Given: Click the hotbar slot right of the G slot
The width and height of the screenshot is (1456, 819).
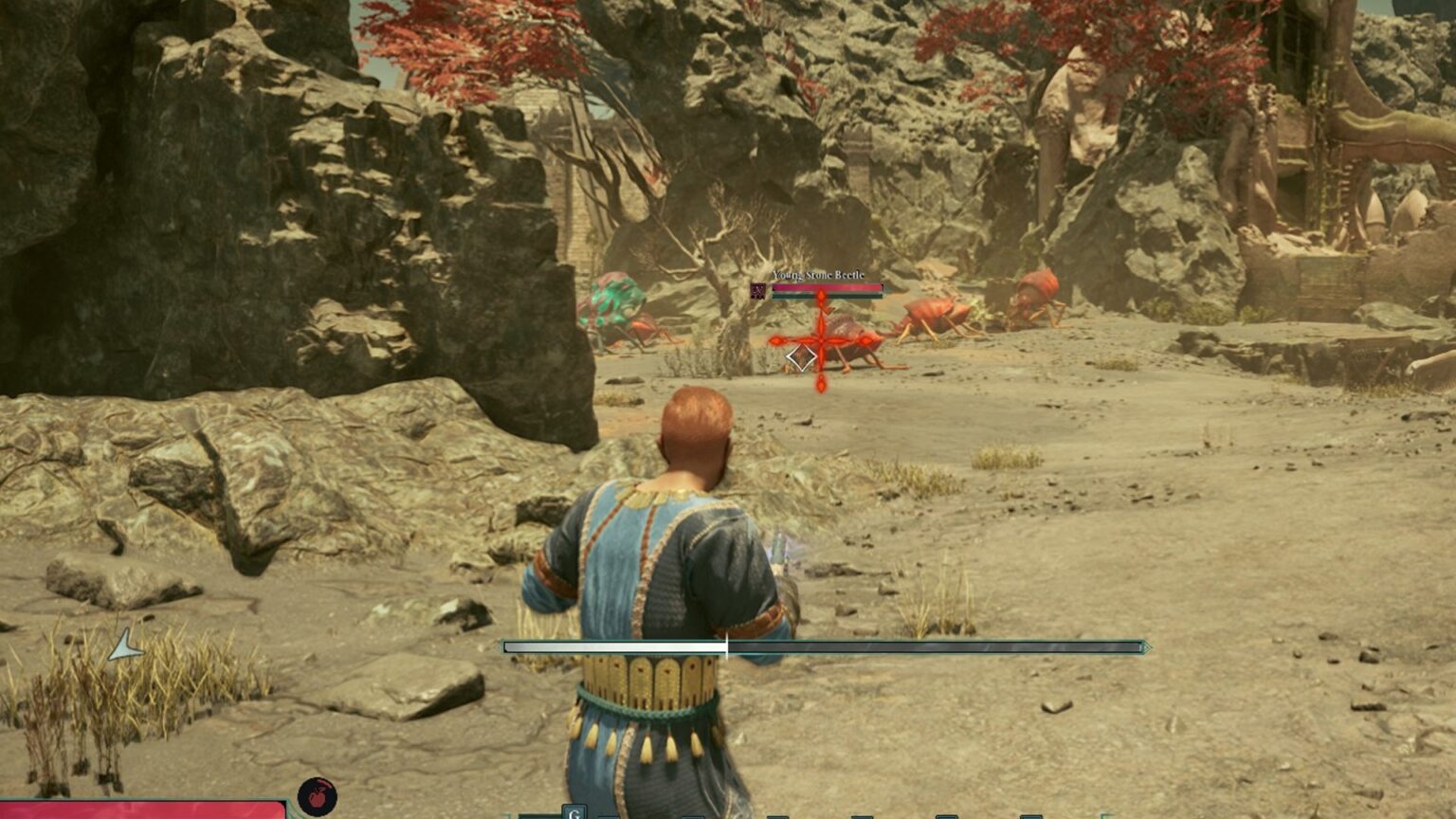Looking at the screenshot, I should coord(606,813).
